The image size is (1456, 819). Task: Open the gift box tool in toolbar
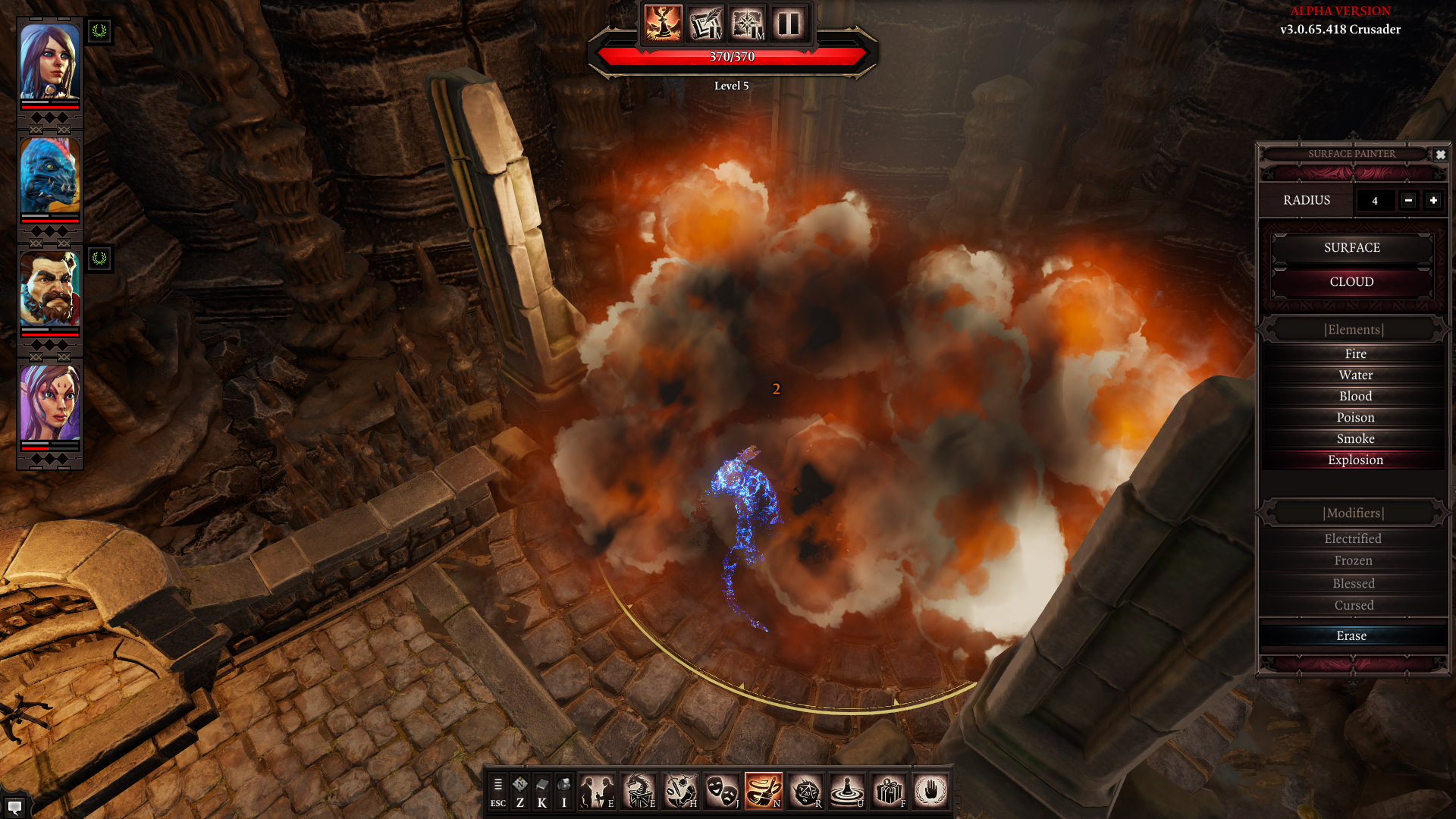[x=889, y=792]
